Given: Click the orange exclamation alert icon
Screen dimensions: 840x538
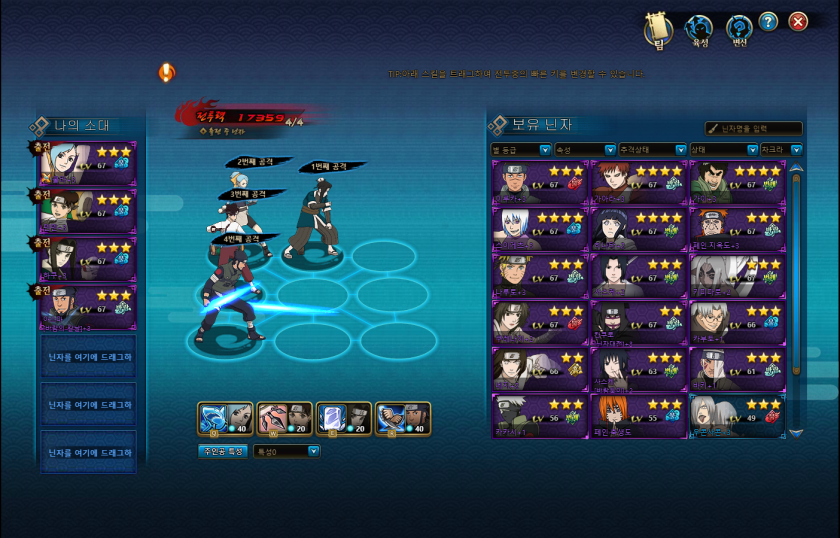Looking at the screenshot, I should pyautogui.click(x=166, y=72).
